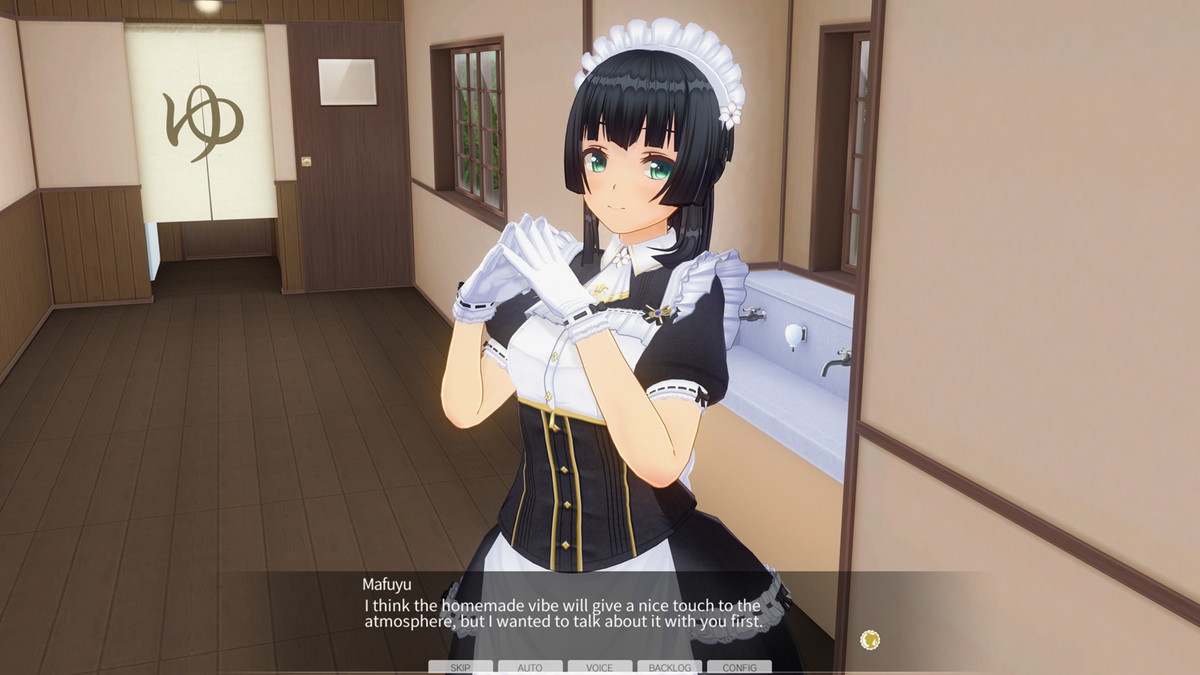This screenshot has width=1200, height=675.
Task: Open the CONFIG settings
Action: [x=739, y=667]
